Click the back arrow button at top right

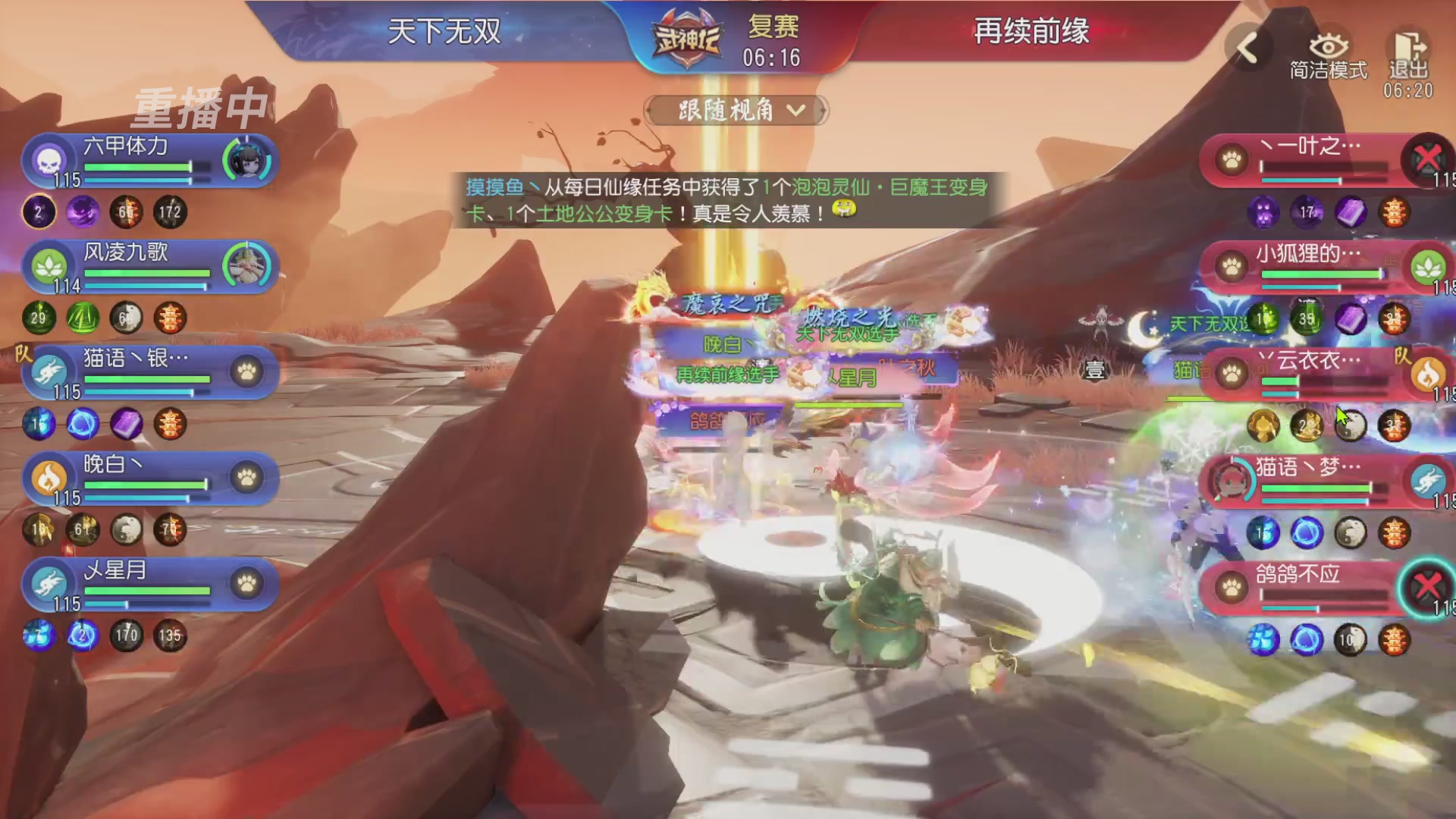1246,47
